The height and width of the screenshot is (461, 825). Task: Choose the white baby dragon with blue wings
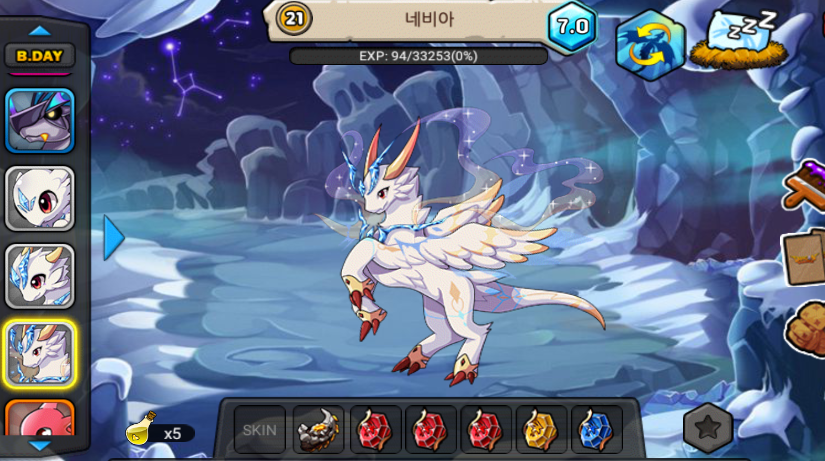[x=40, y=198]
